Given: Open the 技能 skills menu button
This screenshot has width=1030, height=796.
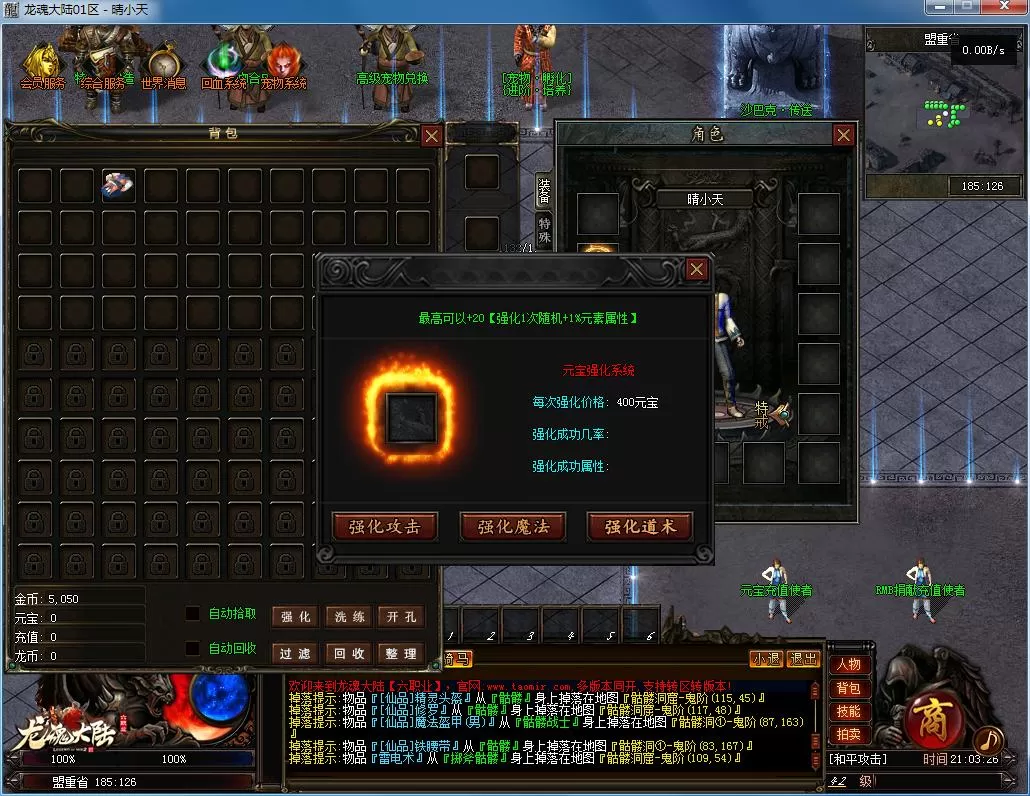Looking at the screenshot, I should tap(849, 712).
